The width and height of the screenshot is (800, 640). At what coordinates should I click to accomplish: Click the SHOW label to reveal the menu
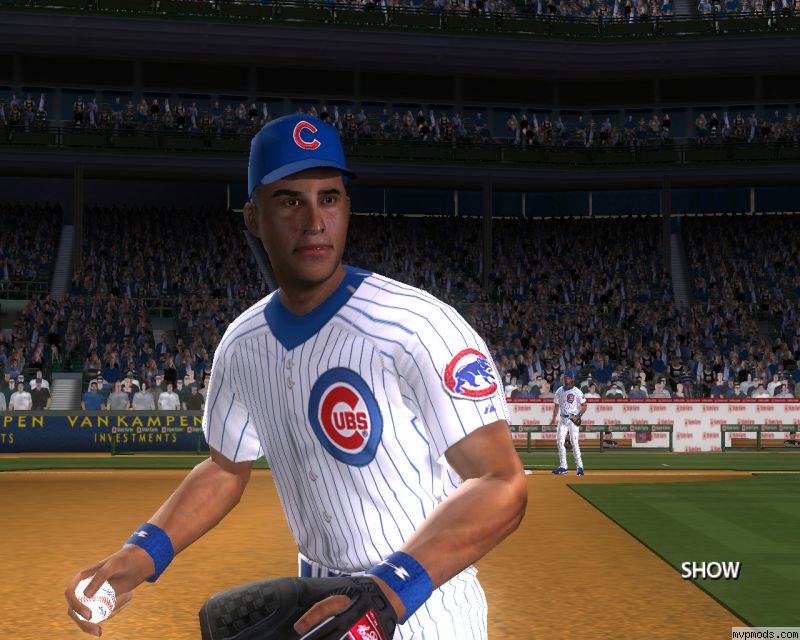click(x=710, y=570)
